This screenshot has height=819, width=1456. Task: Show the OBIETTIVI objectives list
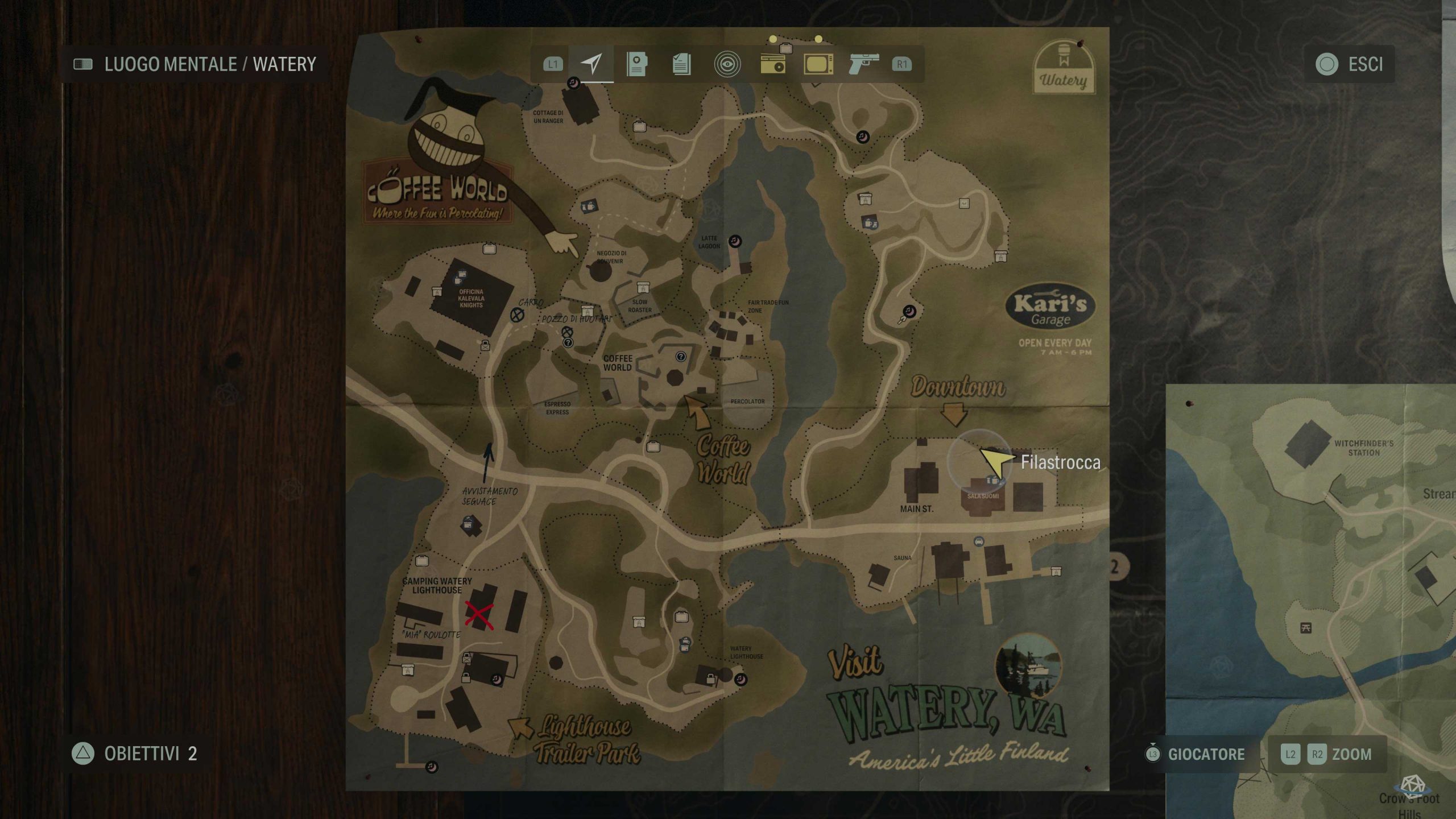click(x=135, y=754)
